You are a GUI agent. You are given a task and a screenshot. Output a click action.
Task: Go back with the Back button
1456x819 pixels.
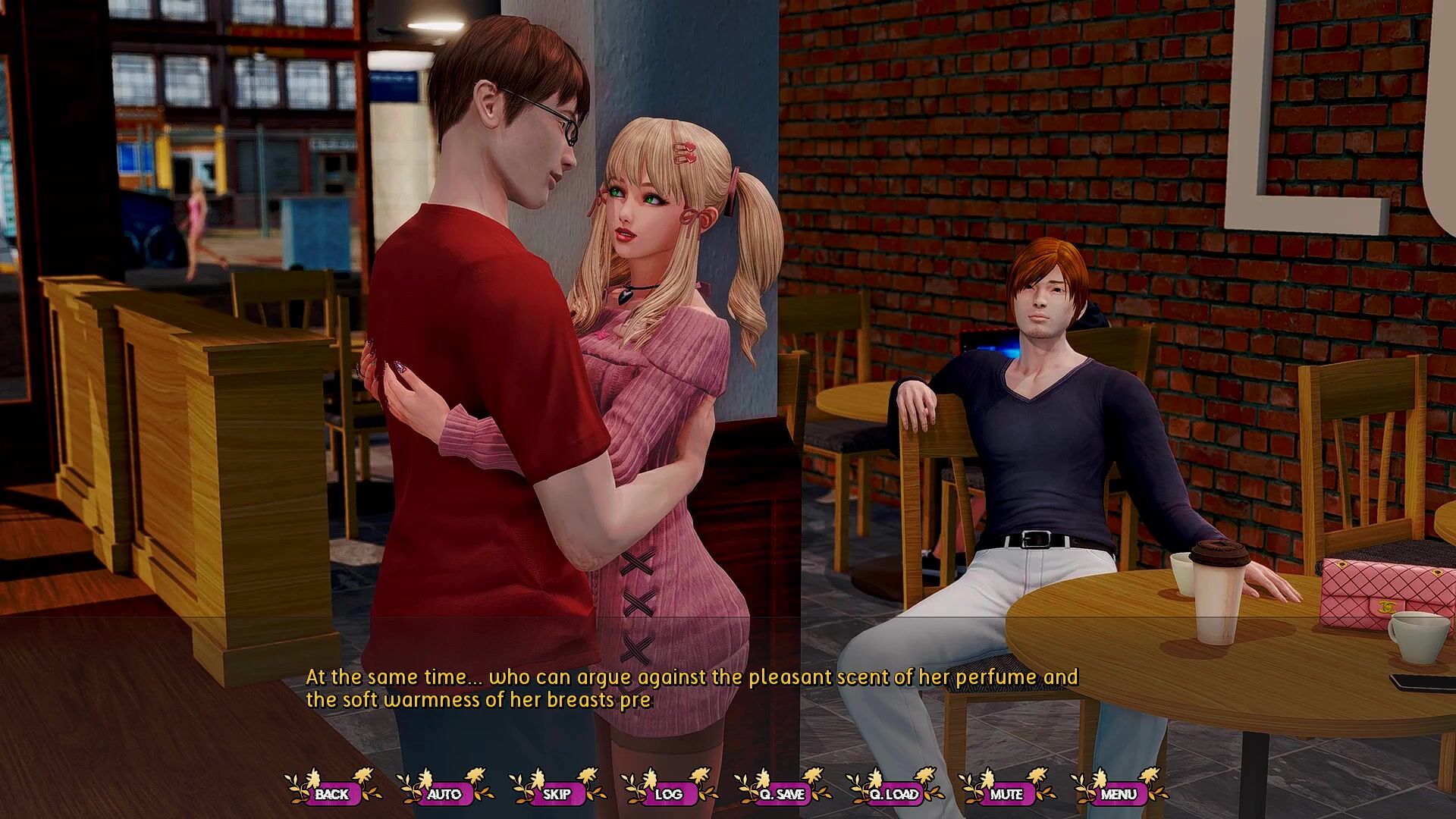[x=332, y=794]
